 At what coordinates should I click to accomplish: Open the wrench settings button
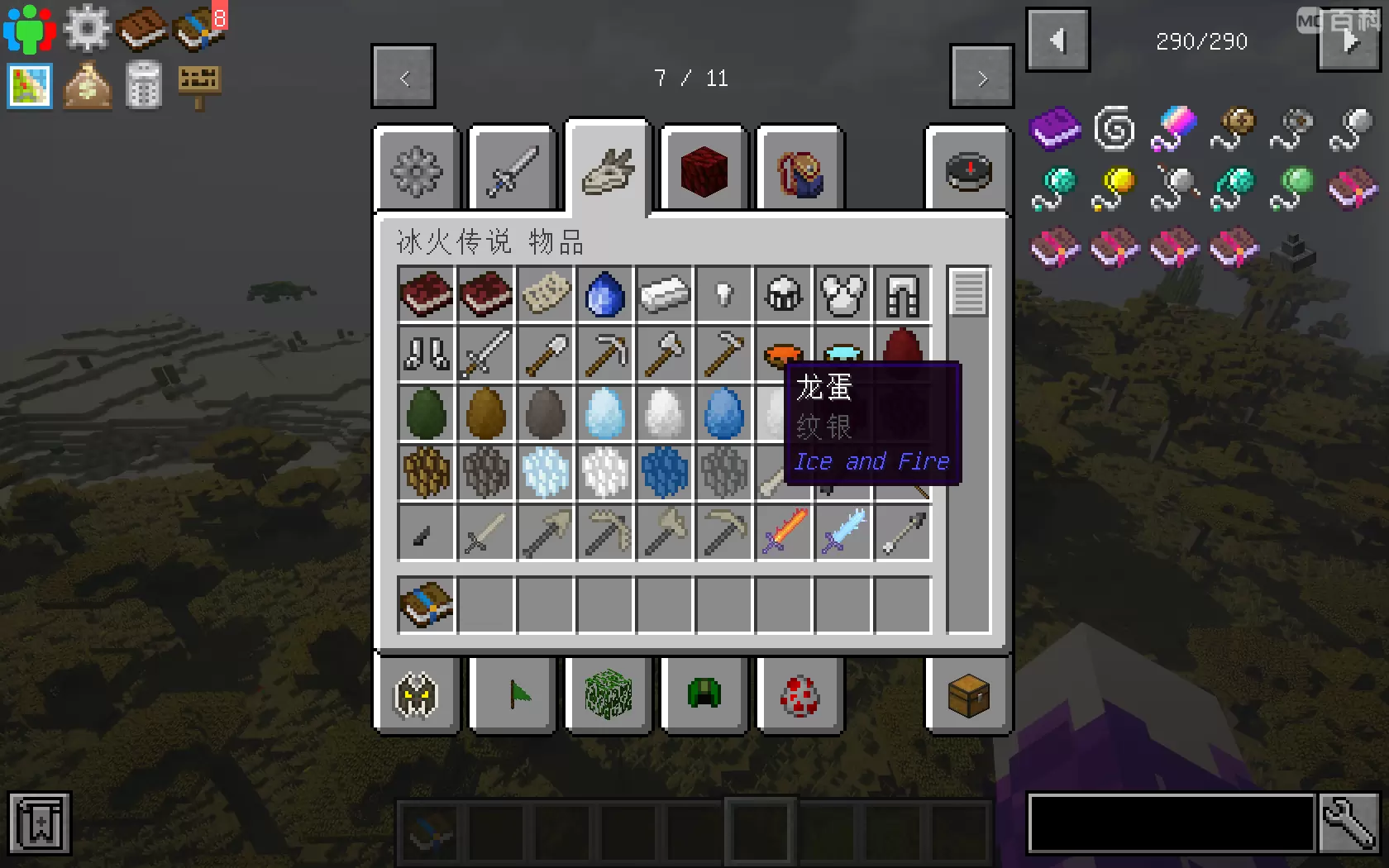pyautogui.click(x=1348, y=823)
